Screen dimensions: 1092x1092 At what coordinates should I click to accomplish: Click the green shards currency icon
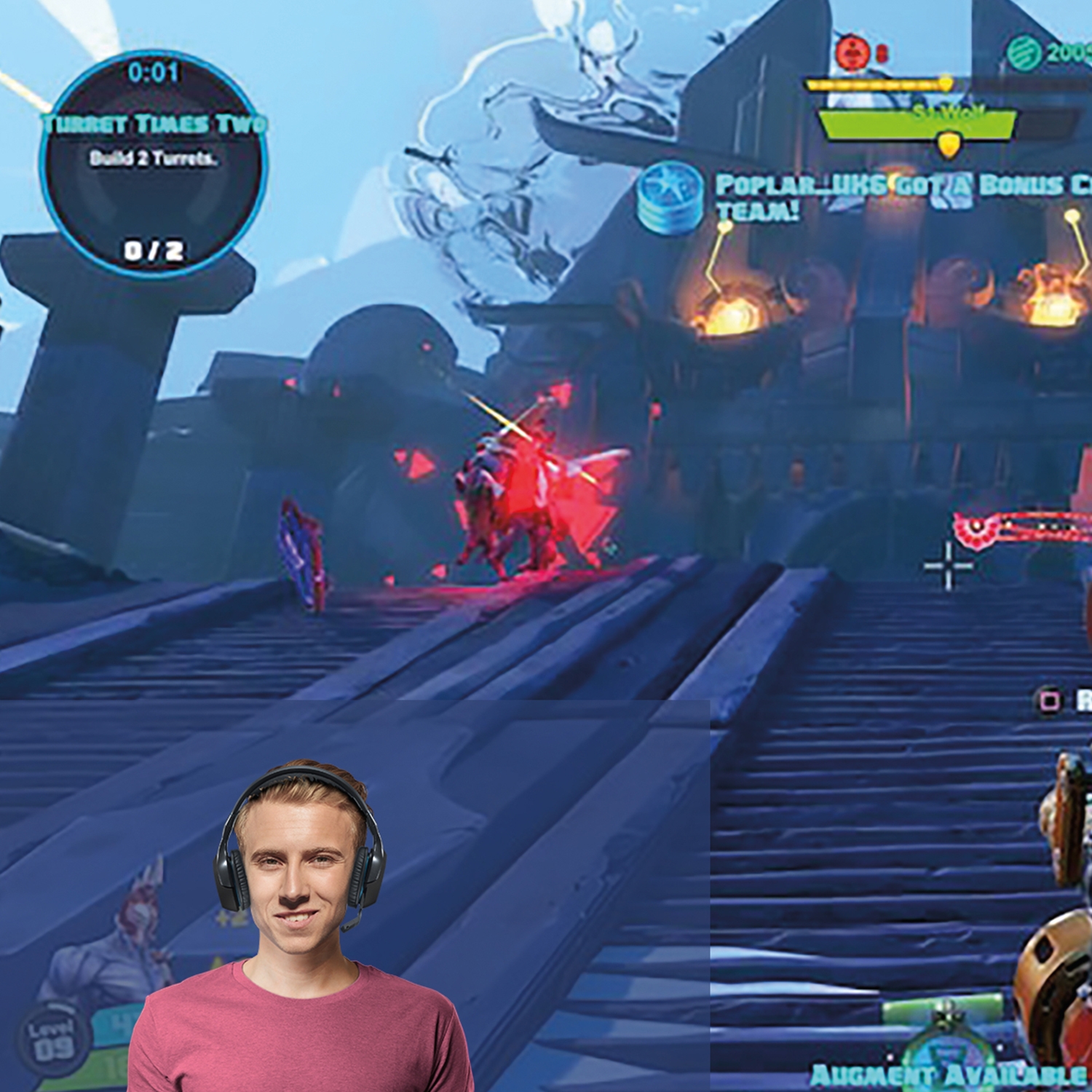pos(1024,52)
